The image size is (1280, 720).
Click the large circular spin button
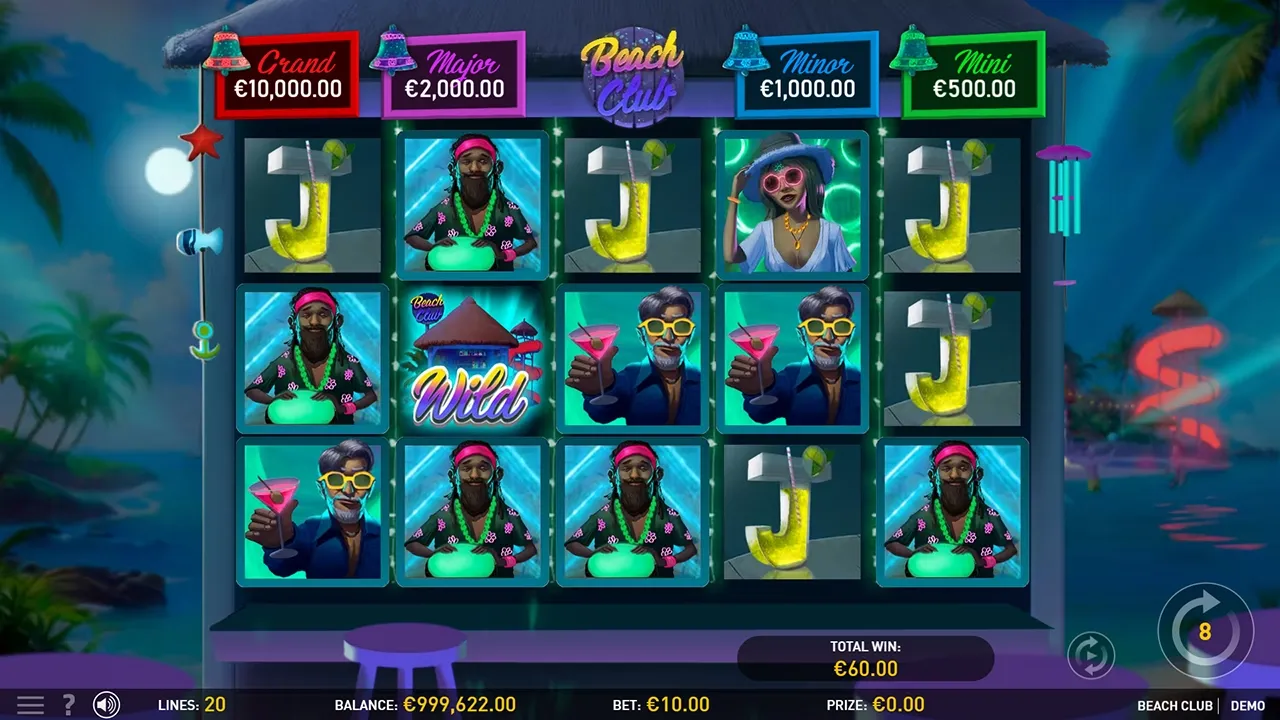(1205, 631)
